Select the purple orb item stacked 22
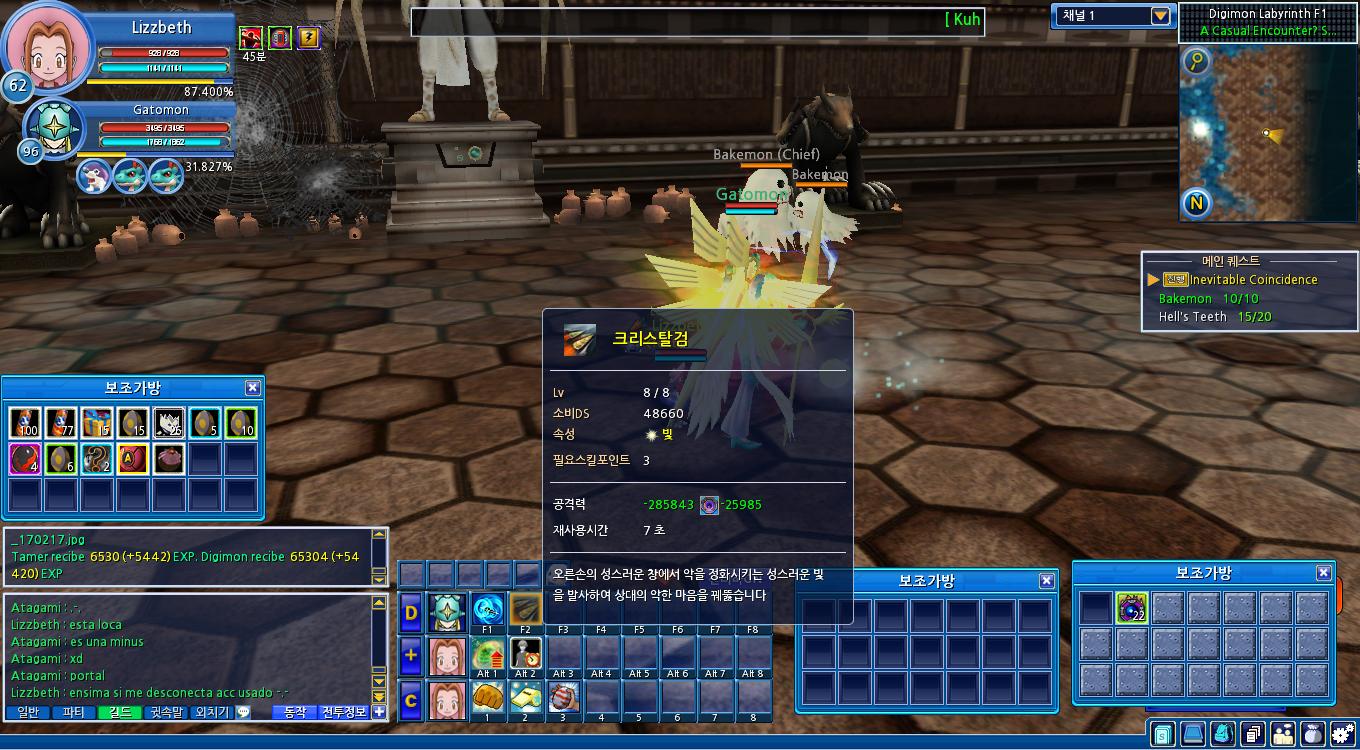This screenshot has height=750, width=1360. click(x=1131, y=608)
